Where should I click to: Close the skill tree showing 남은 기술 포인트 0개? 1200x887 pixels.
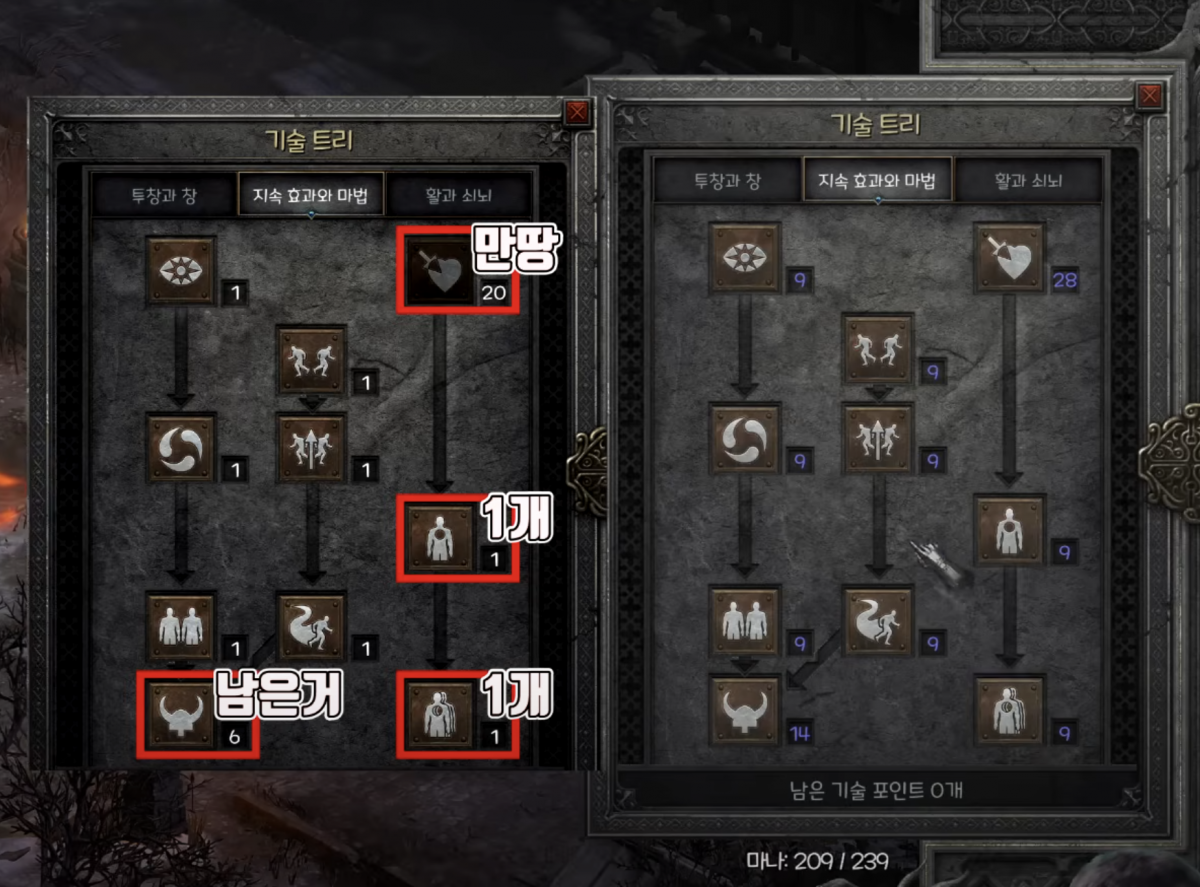tap(1150, 96)
